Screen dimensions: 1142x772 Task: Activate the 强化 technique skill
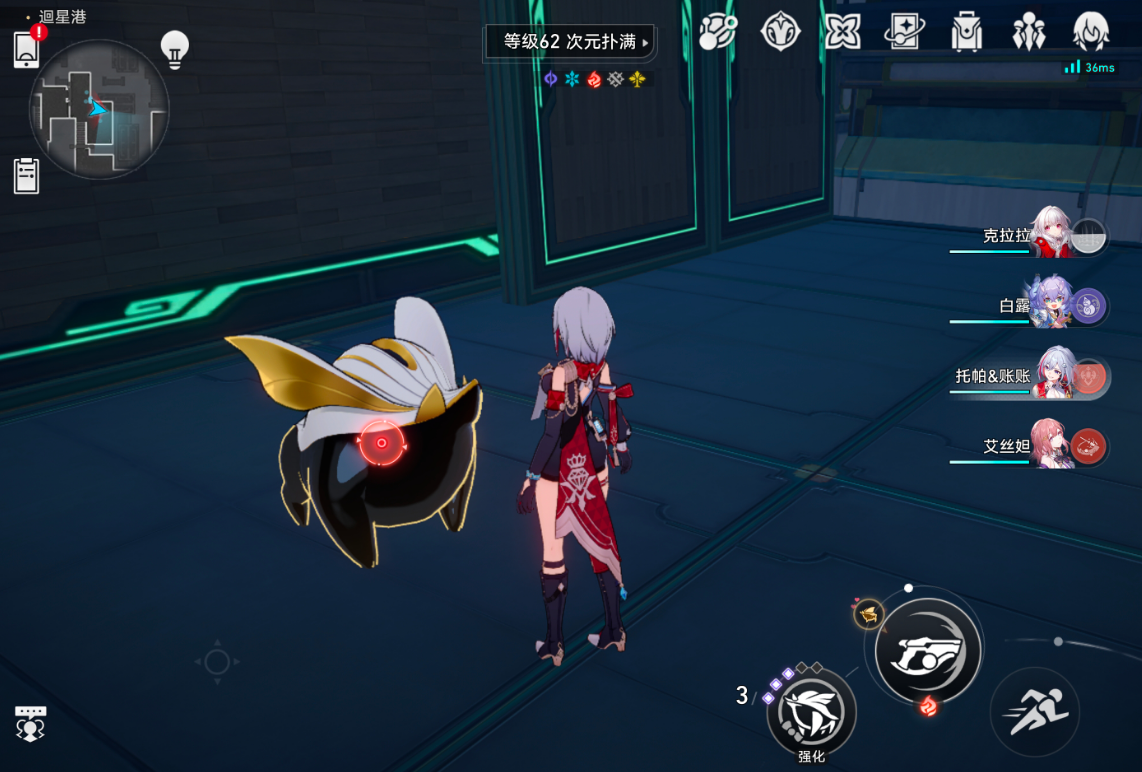click(x=811, y=713)
